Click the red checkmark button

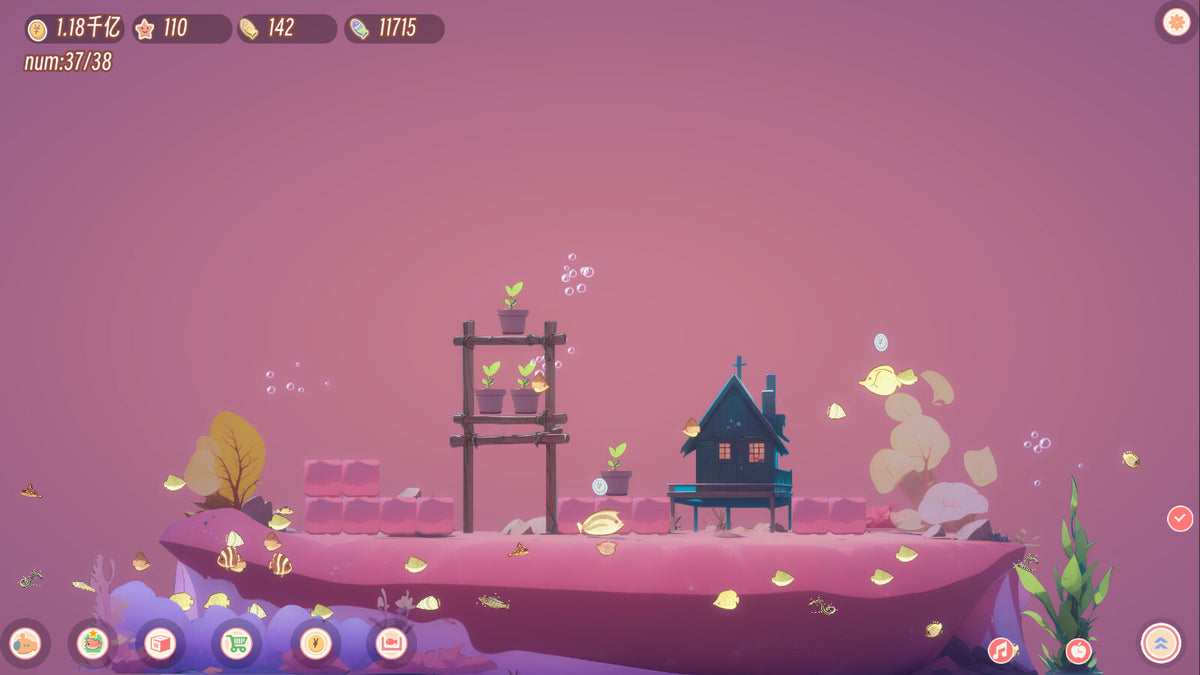coord(1180,518)
